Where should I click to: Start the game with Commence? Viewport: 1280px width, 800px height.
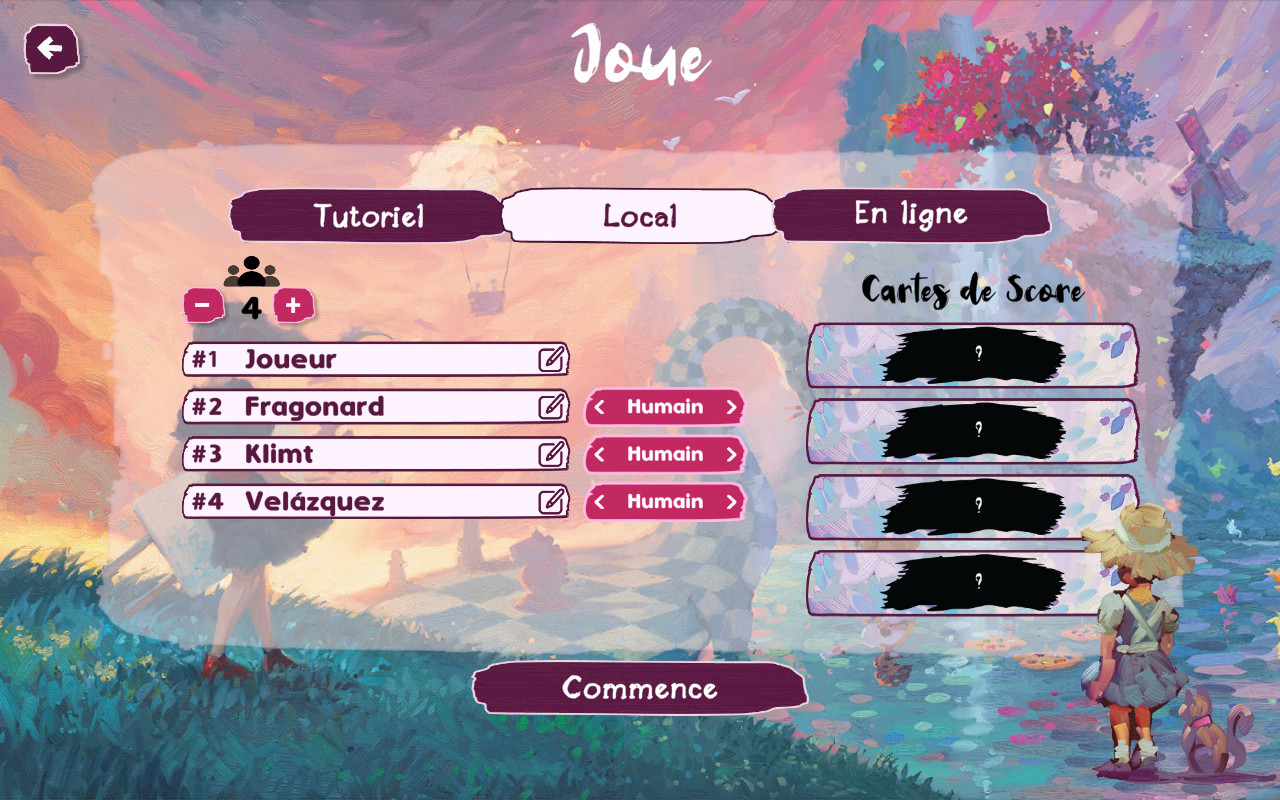640,688
